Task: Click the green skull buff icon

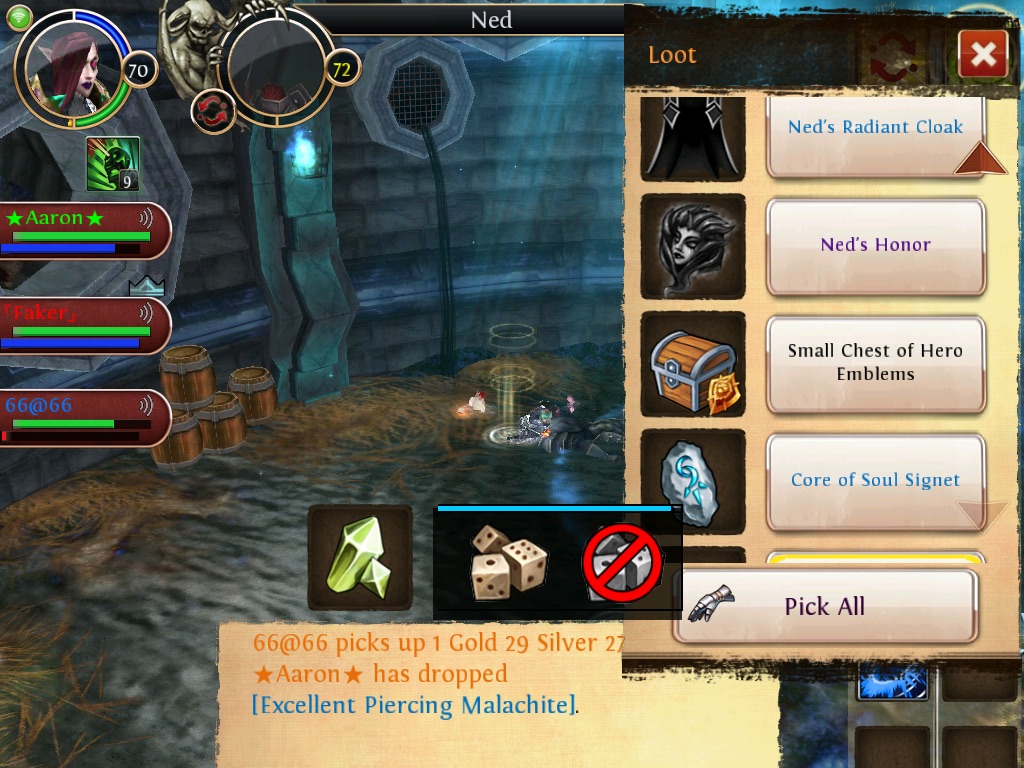Action: [x=112, y=164]
